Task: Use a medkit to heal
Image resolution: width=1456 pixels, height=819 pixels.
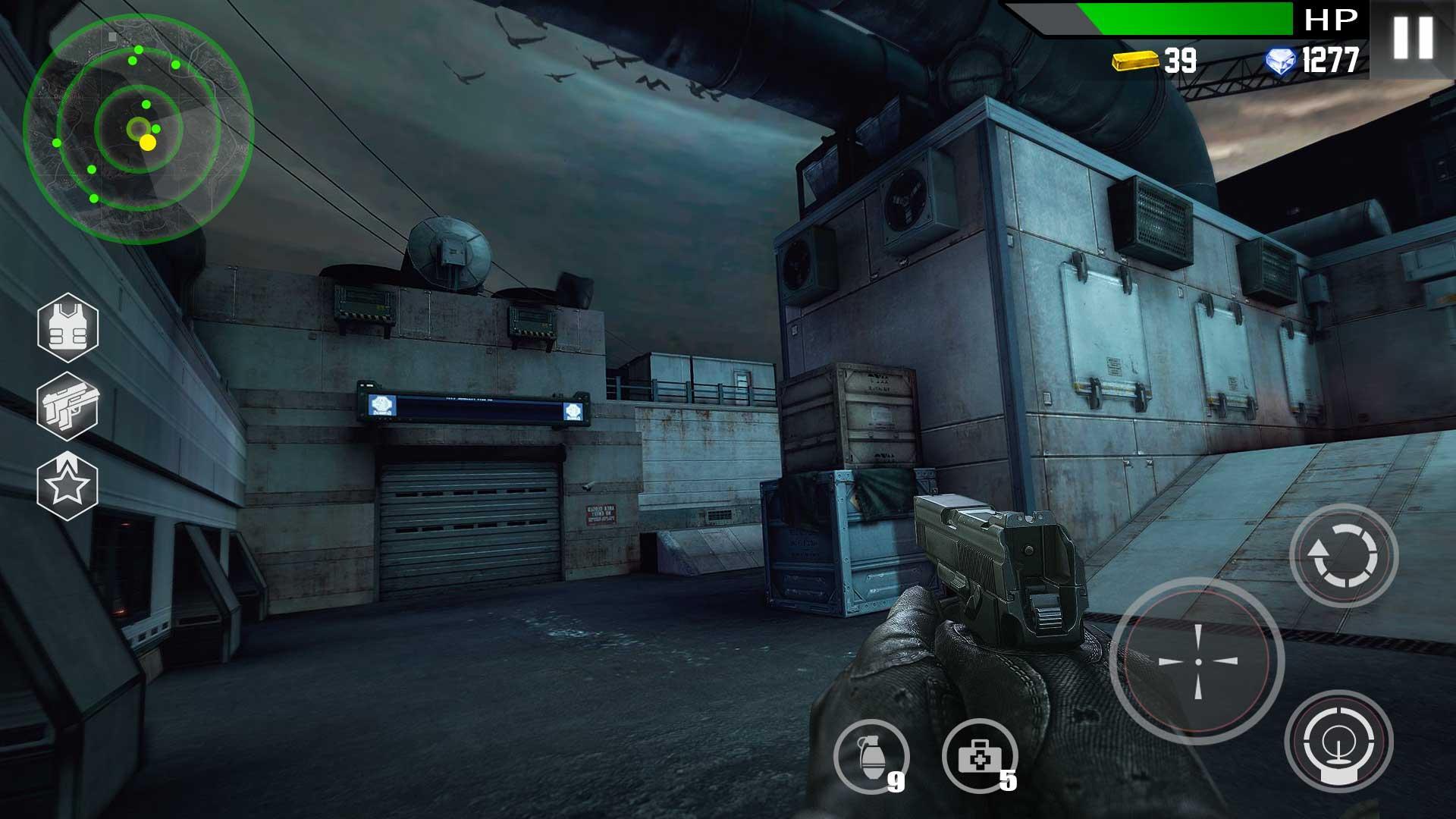Action: pos(980,757)
